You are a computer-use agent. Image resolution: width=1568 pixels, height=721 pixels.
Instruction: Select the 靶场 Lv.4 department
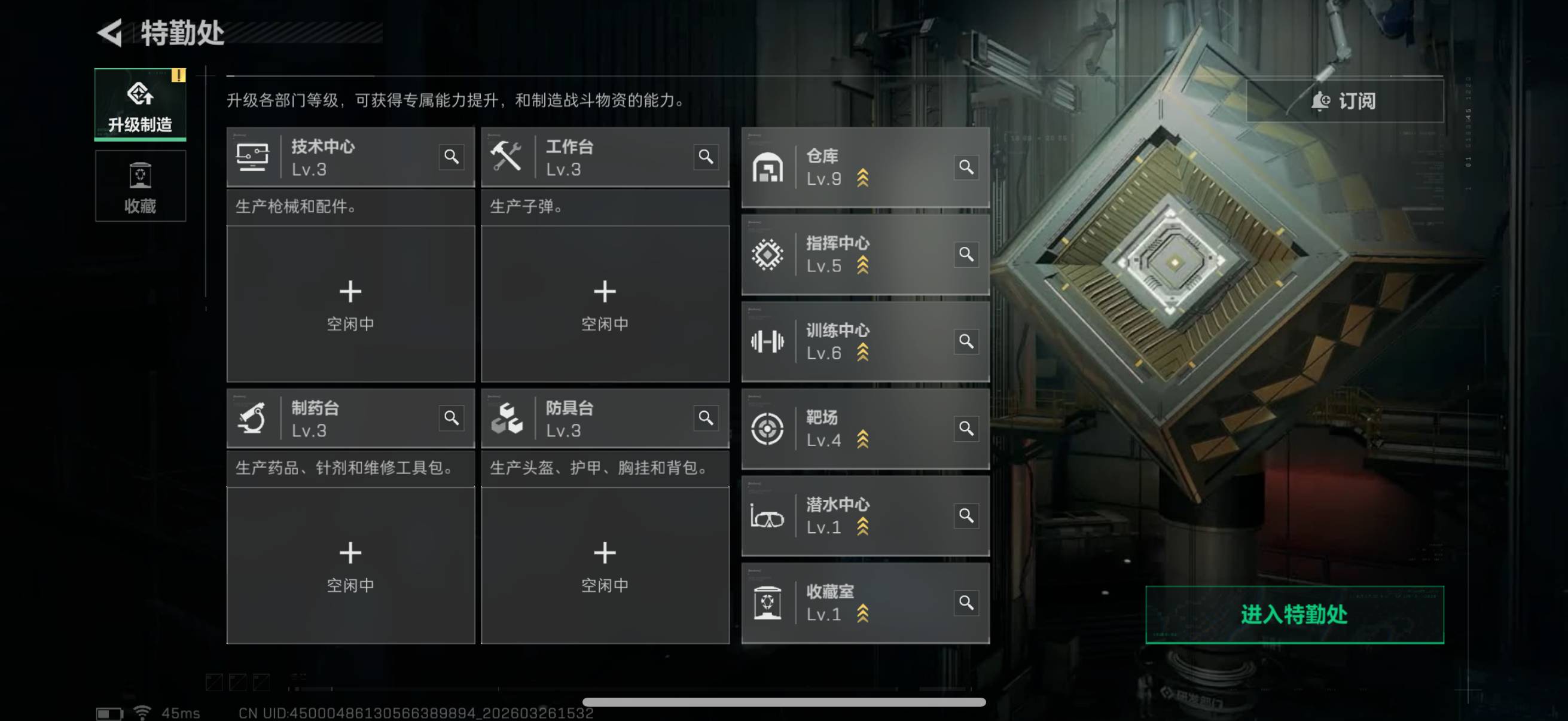coord(852,428)
